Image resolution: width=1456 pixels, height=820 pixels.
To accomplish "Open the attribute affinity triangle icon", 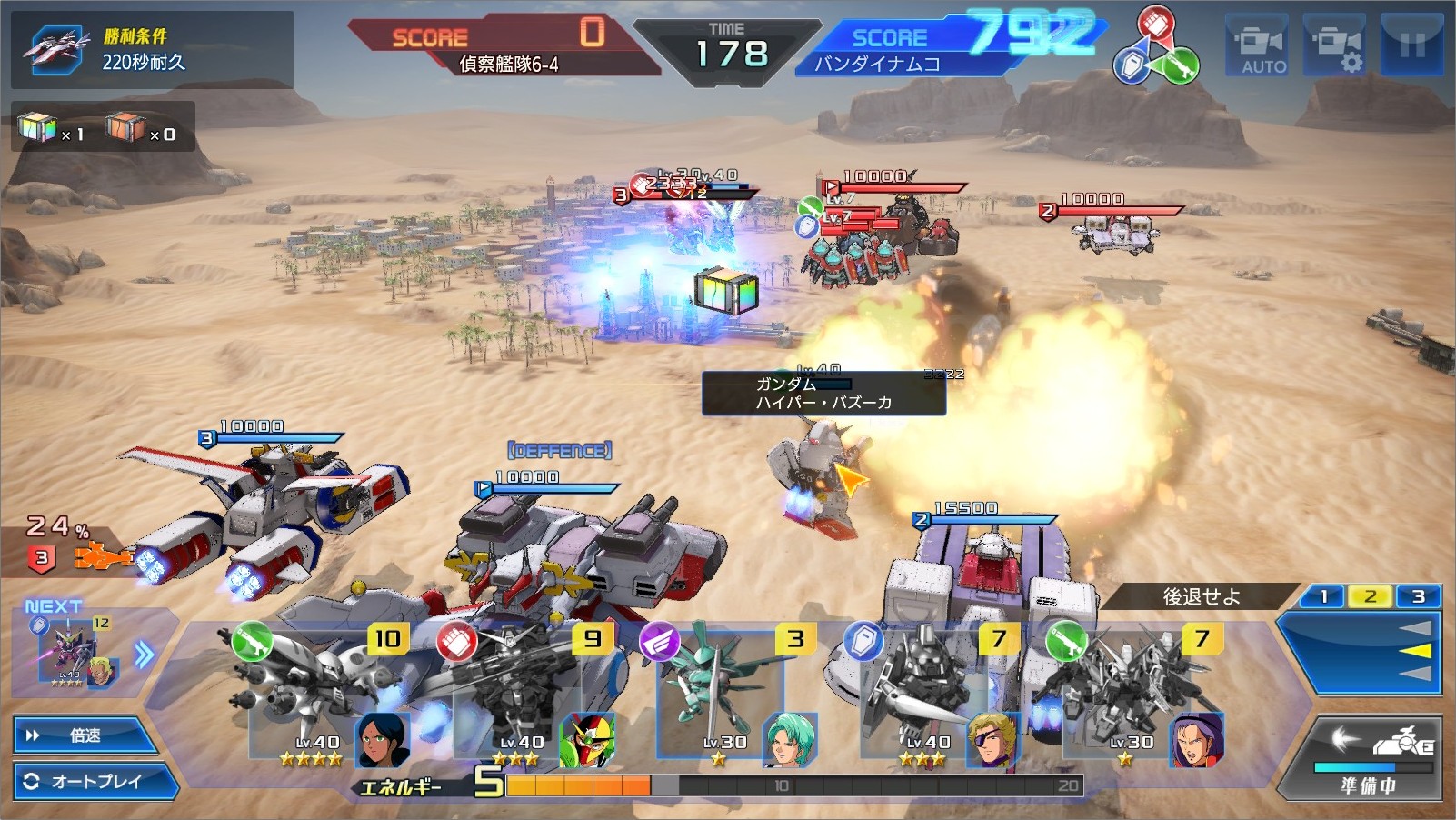I will tap(1155, 47).
